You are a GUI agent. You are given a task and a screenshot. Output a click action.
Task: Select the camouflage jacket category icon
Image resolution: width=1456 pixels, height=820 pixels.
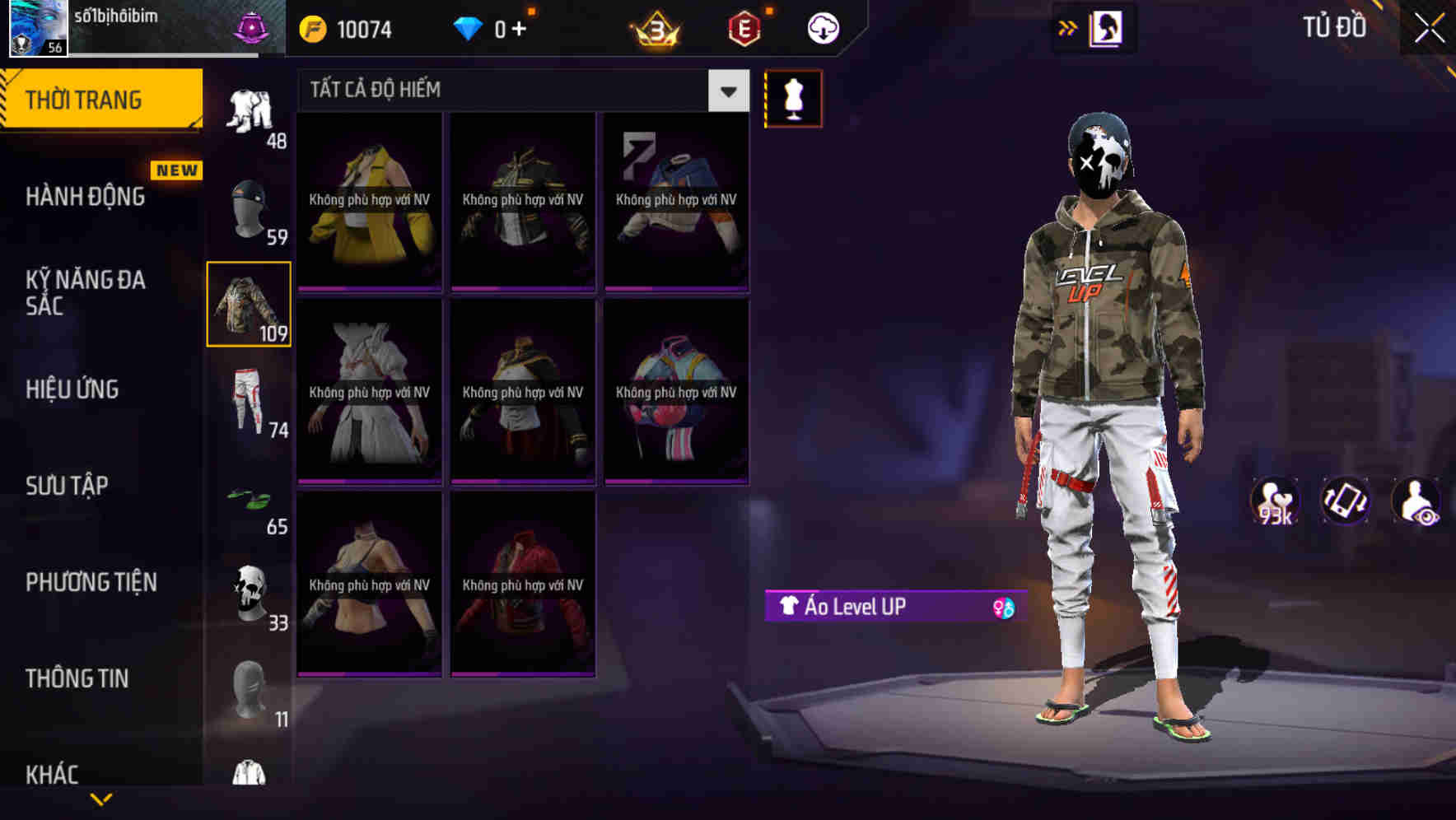[x=248, y=305]
